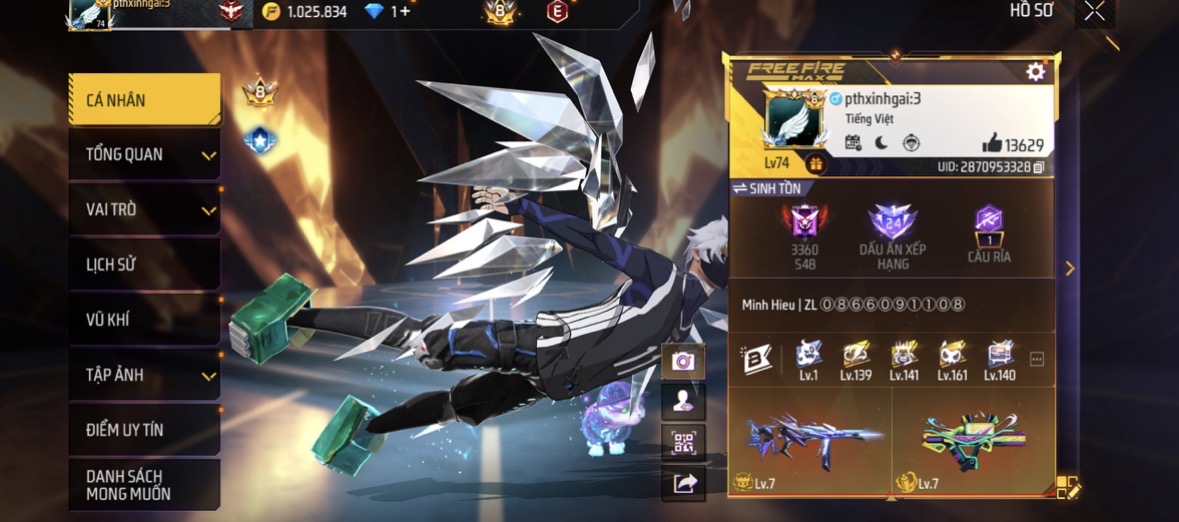Viewport: 1179px width, 522px height.
Task: Open the LỊCH SỬ history tab
Action: pyautogui.click(x=144, y=265)
